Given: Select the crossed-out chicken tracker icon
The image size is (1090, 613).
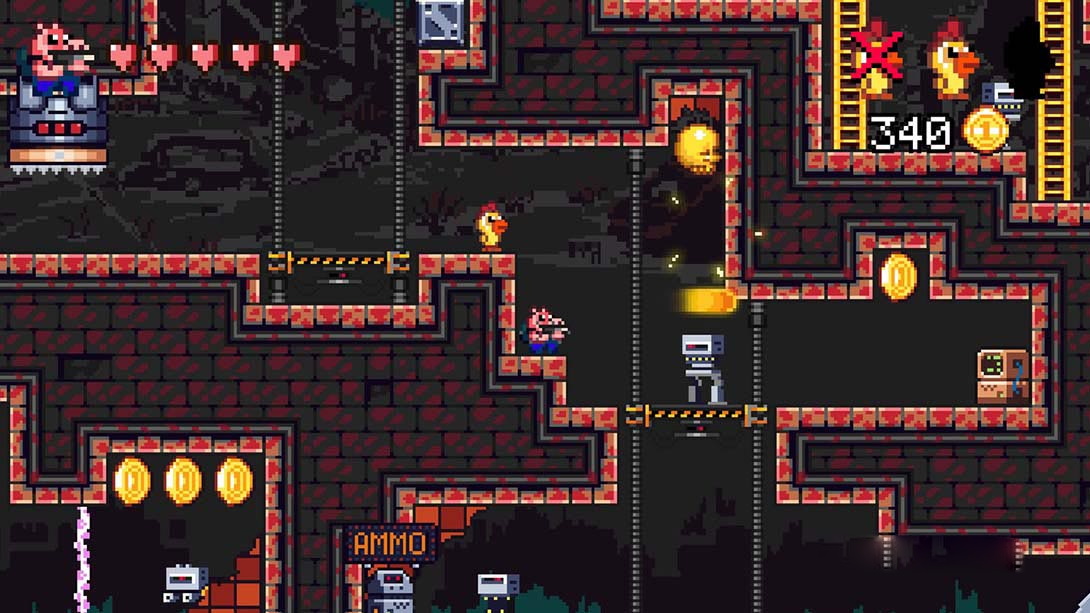Looking at the screenshot, I should [x=877, y=57].
